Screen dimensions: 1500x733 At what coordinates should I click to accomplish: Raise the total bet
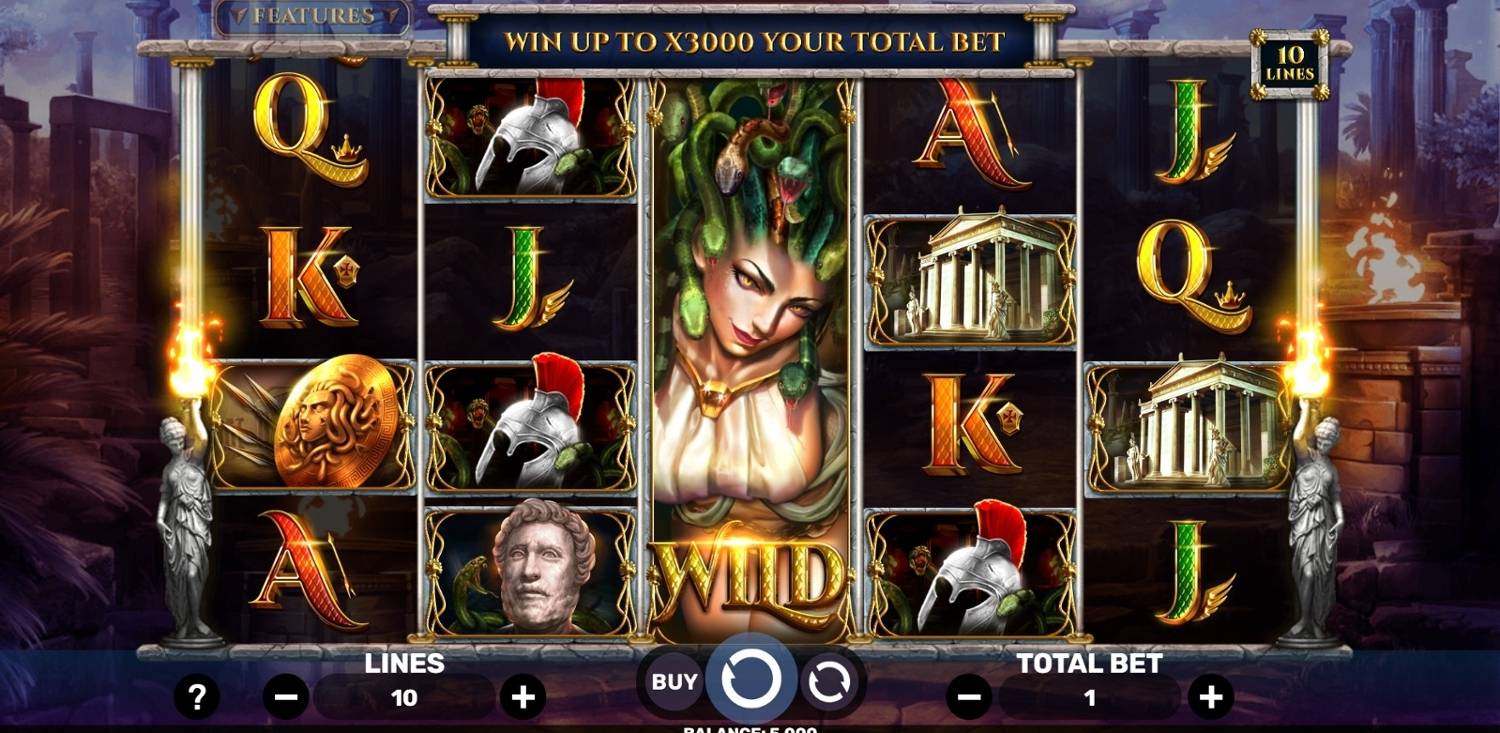click(x=1211, y=697)
